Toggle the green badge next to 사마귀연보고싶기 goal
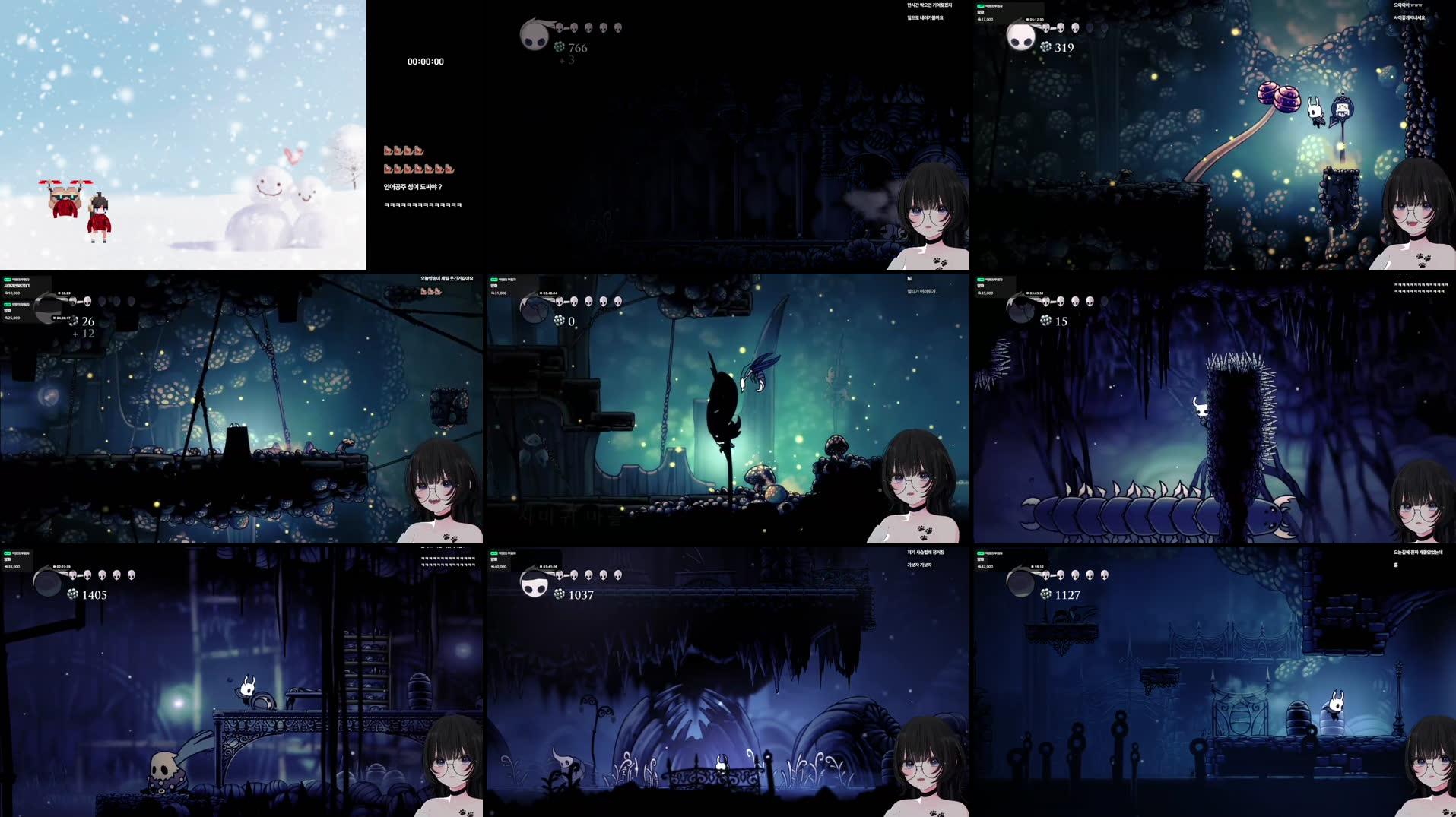The height and width of the screenshot is (817, 1456). [7, 279]
